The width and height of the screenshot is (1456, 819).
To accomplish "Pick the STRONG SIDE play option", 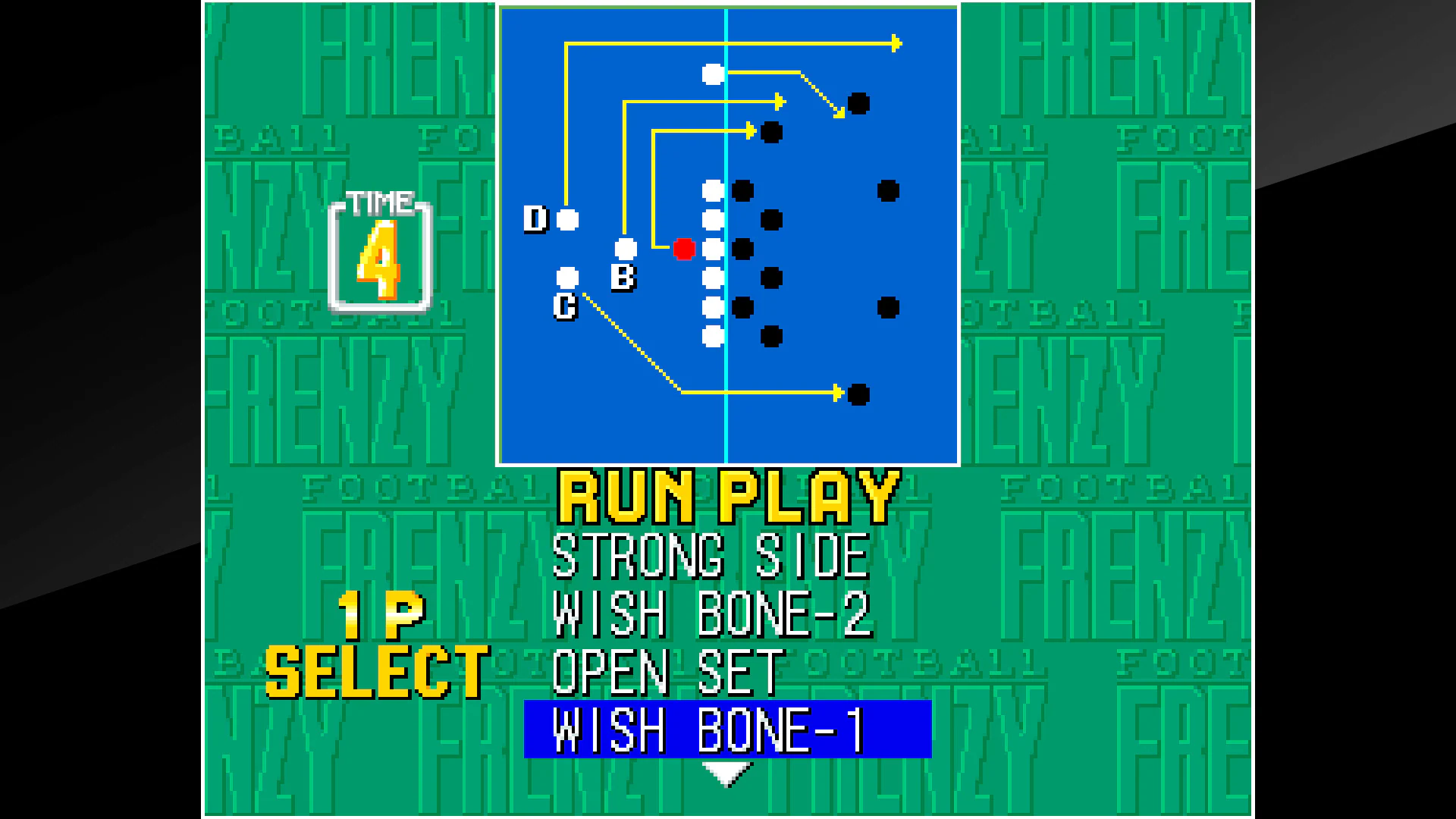I will [x=710, y=553].
